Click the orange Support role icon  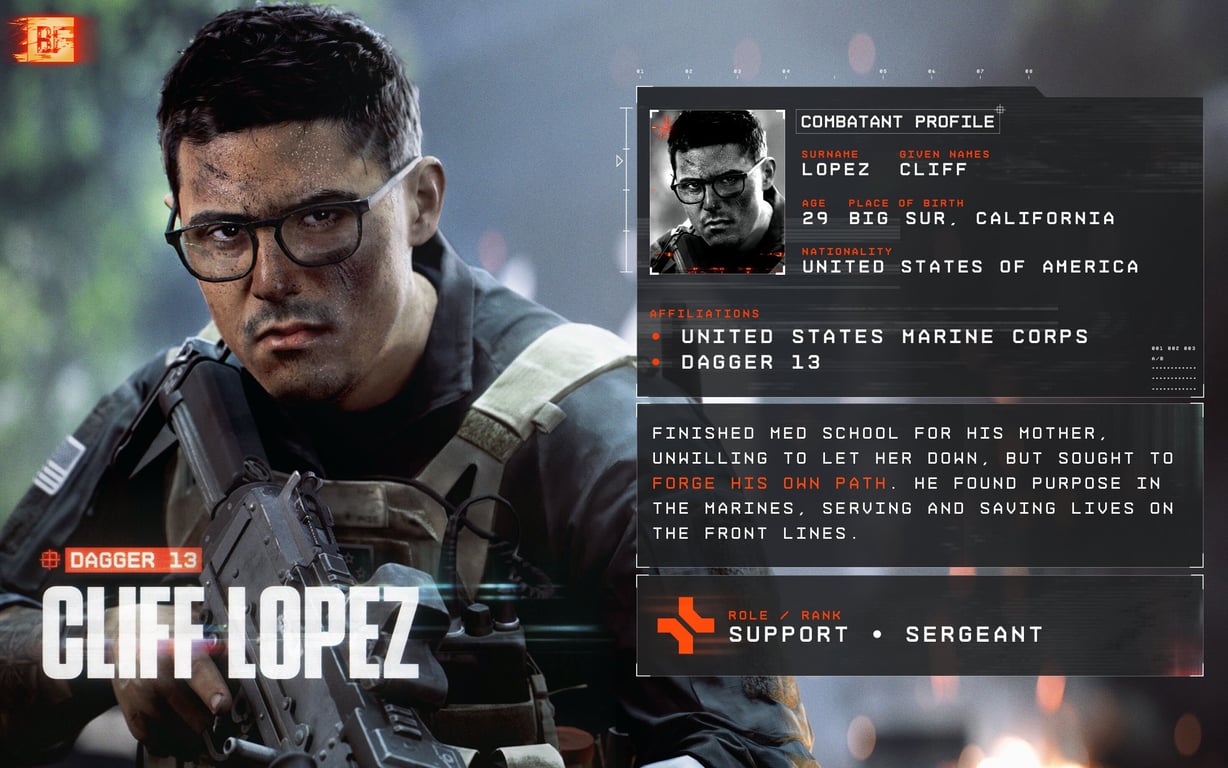coord(685,625)
